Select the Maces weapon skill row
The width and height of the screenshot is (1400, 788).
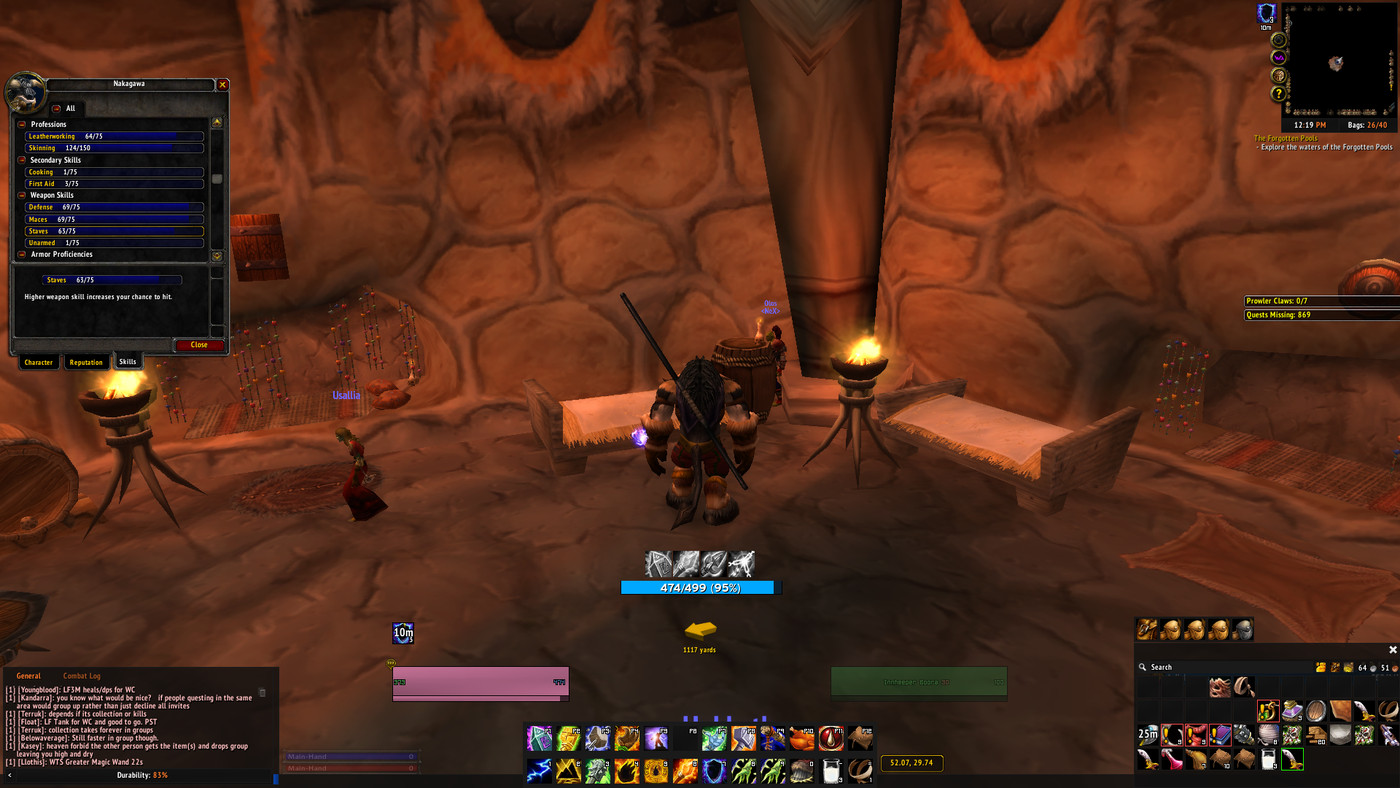coord(114,219)
